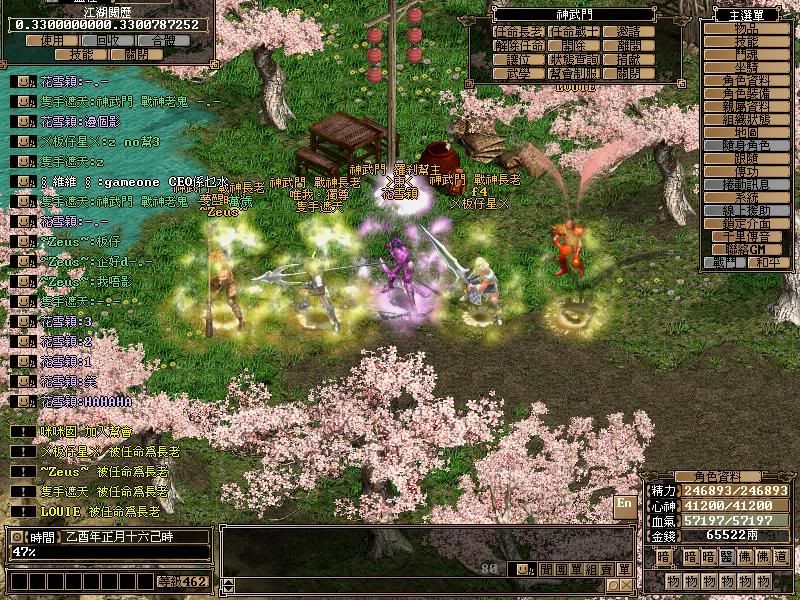
Task: Click the 幫會制服 guild uniform button
Action: [x=574, y=74]
